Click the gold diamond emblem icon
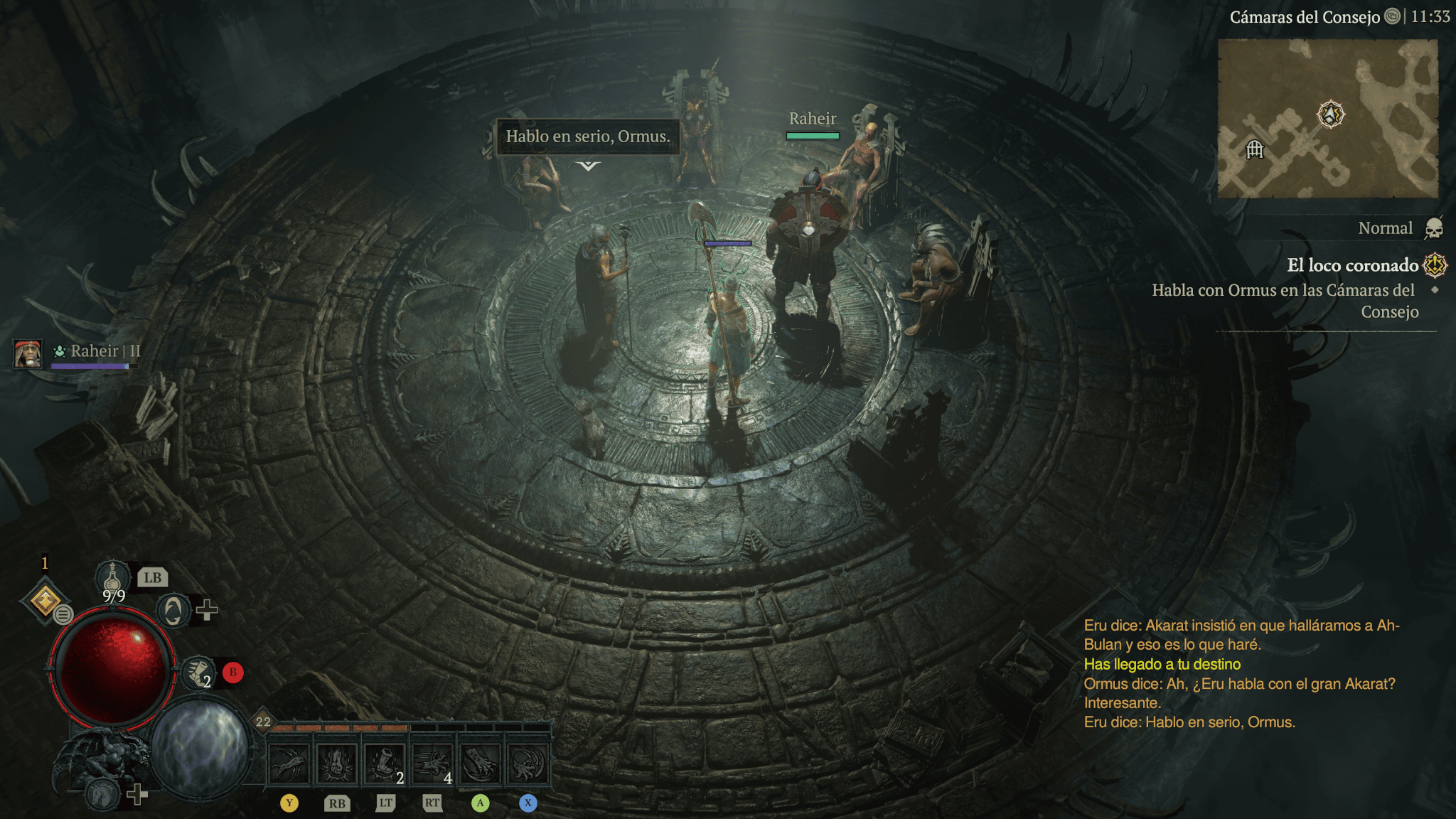The image size is (1456, 819). pos(45,601)
